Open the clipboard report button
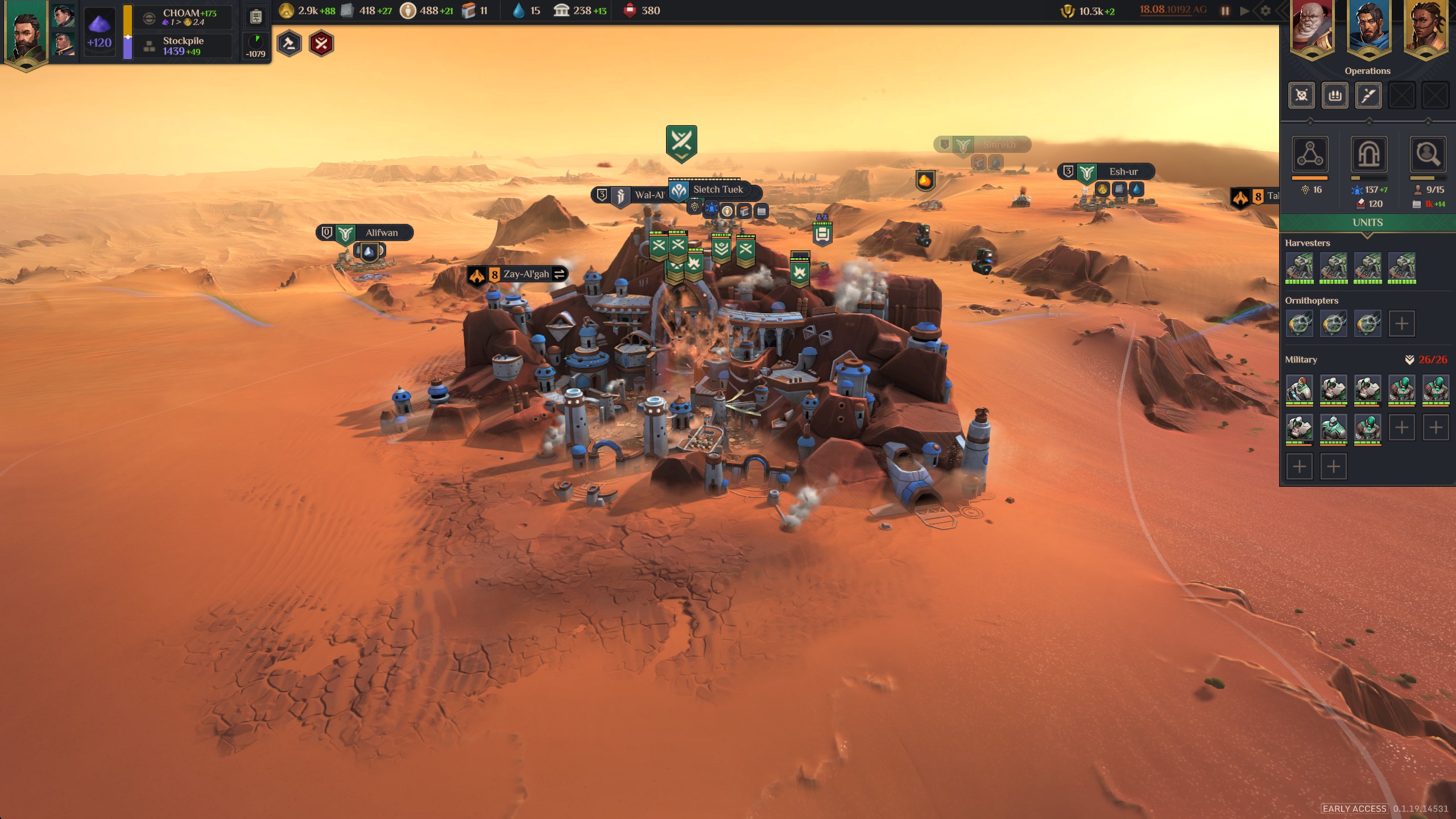Image resolution: width=1456 pixels, height=819 pixels. pos(256,17)
